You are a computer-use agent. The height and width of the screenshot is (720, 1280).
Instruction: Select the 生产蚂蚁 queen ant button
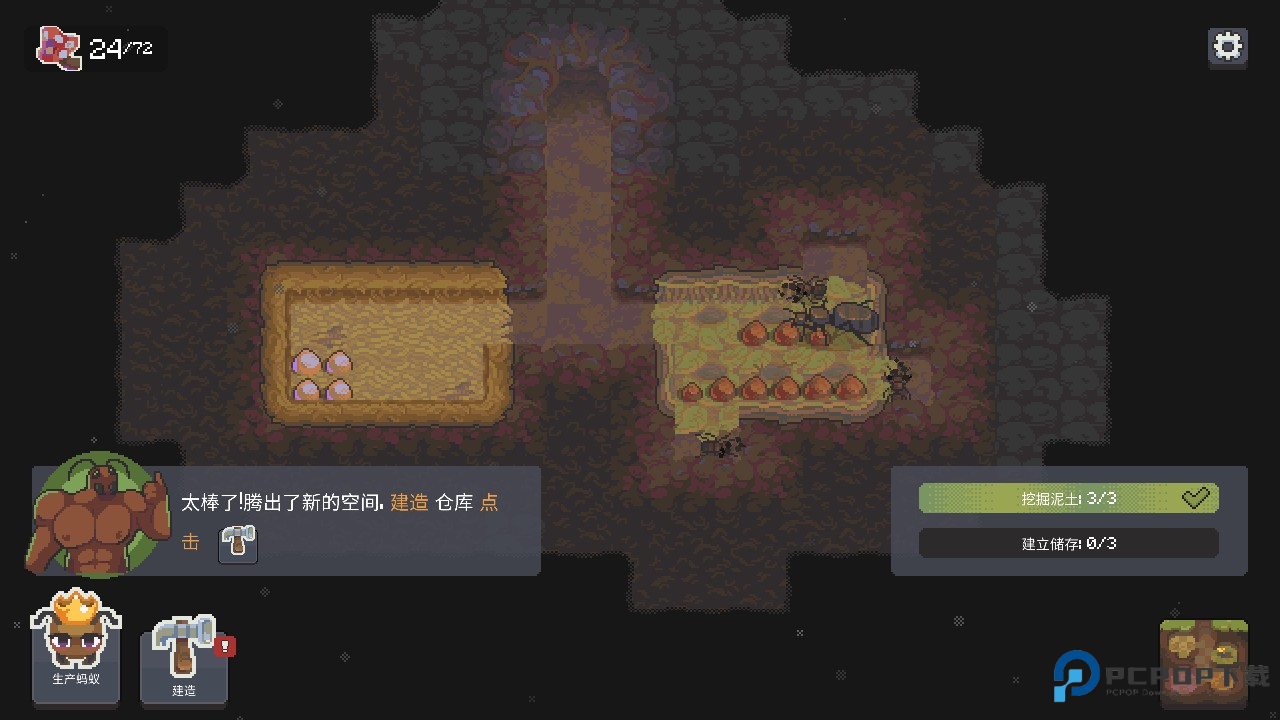pos(76,648)
